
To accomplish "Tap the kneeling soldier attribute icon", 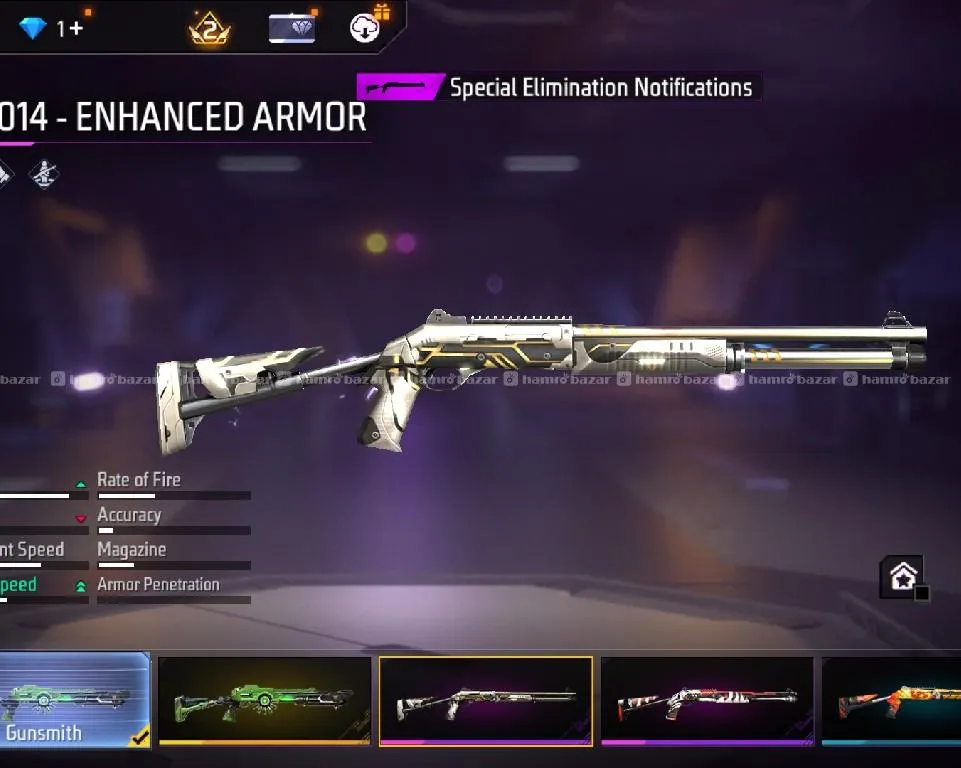I will 43,175.
